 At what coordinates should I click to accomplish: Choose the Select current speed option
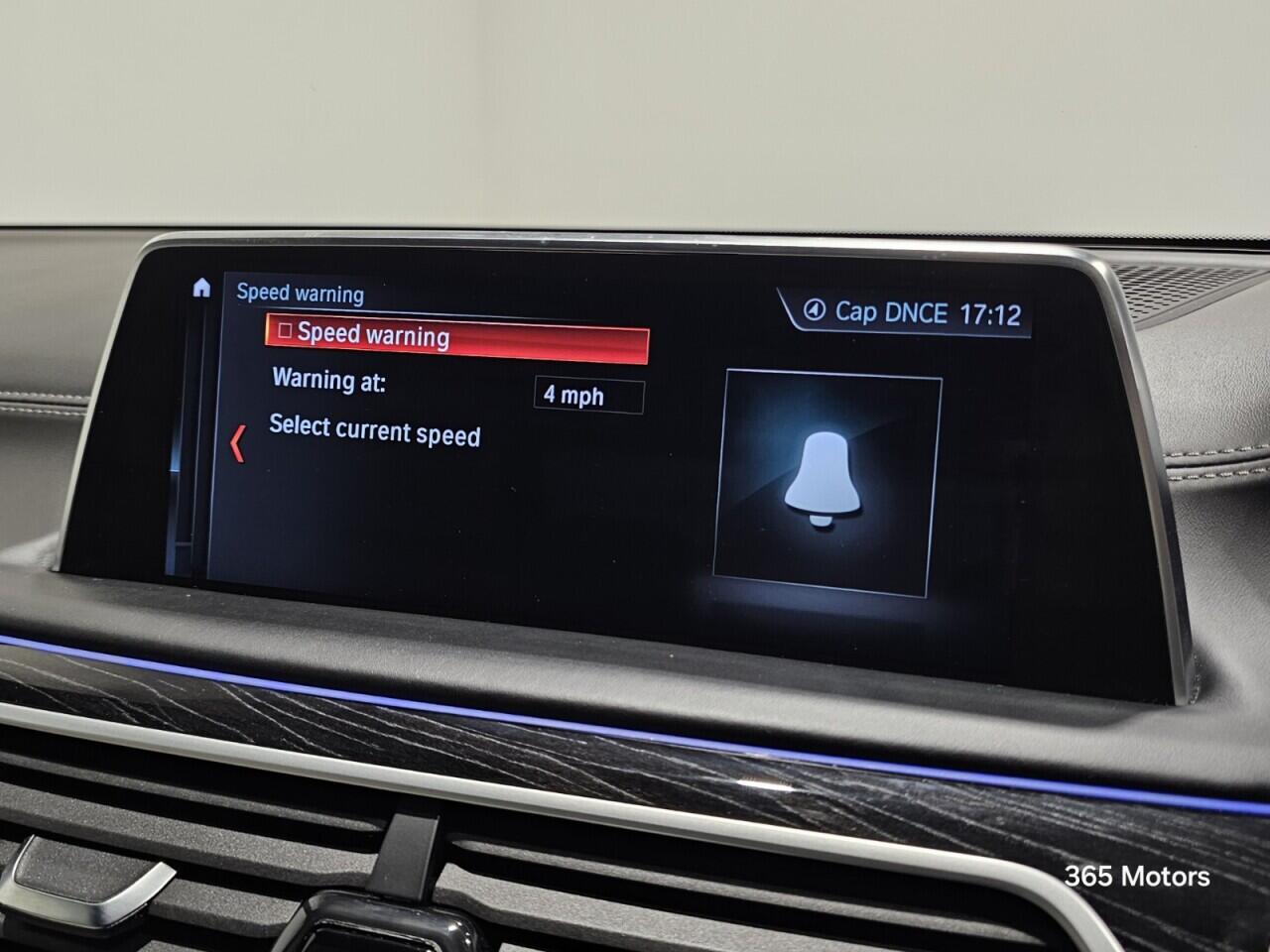[x=374, y=433]
